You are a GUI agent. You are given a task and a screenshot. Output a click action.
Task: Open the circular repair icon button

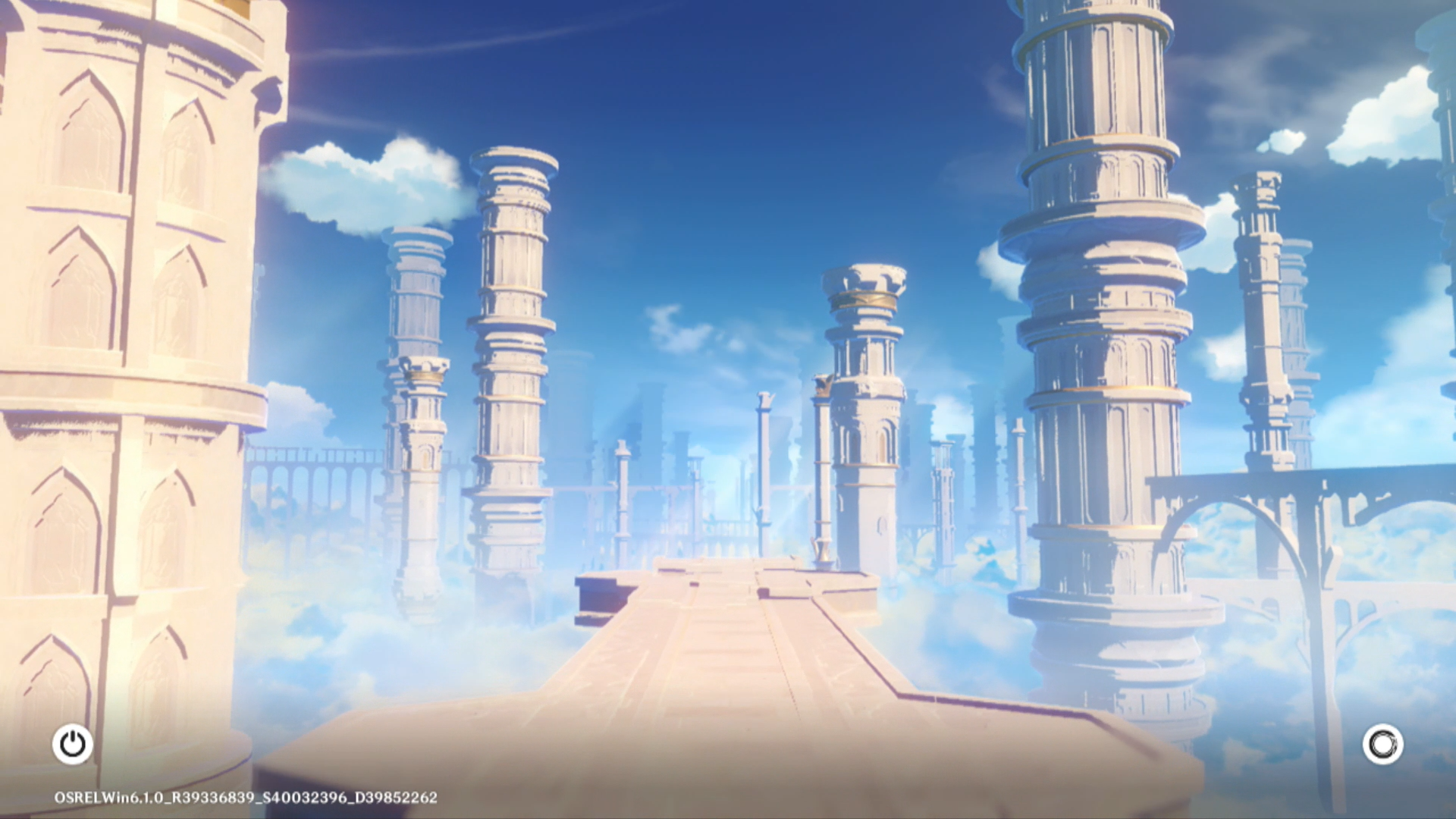(x=1382, y=744)
